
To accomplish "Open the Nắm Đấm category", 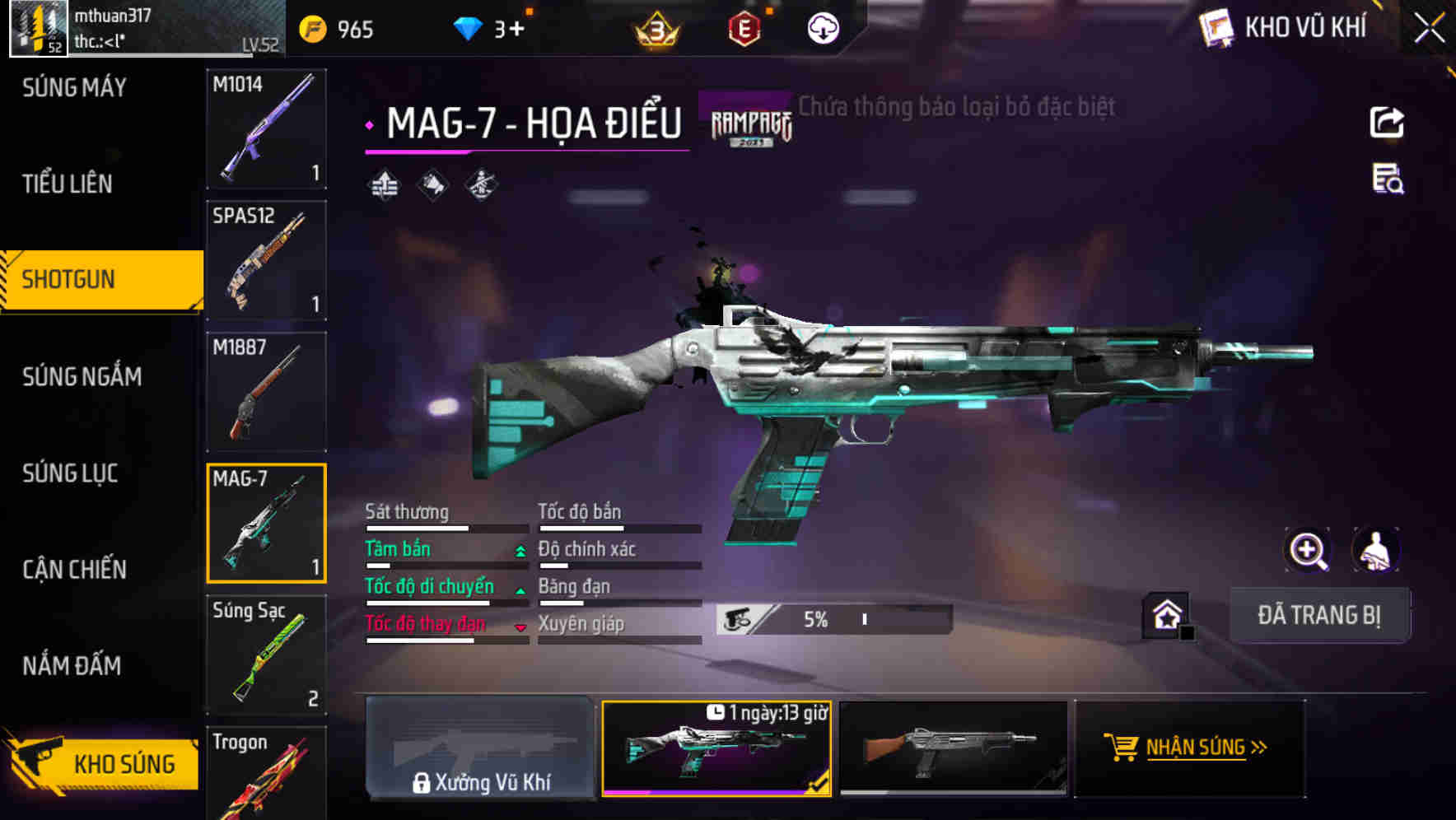I will (x=72, y=665).
